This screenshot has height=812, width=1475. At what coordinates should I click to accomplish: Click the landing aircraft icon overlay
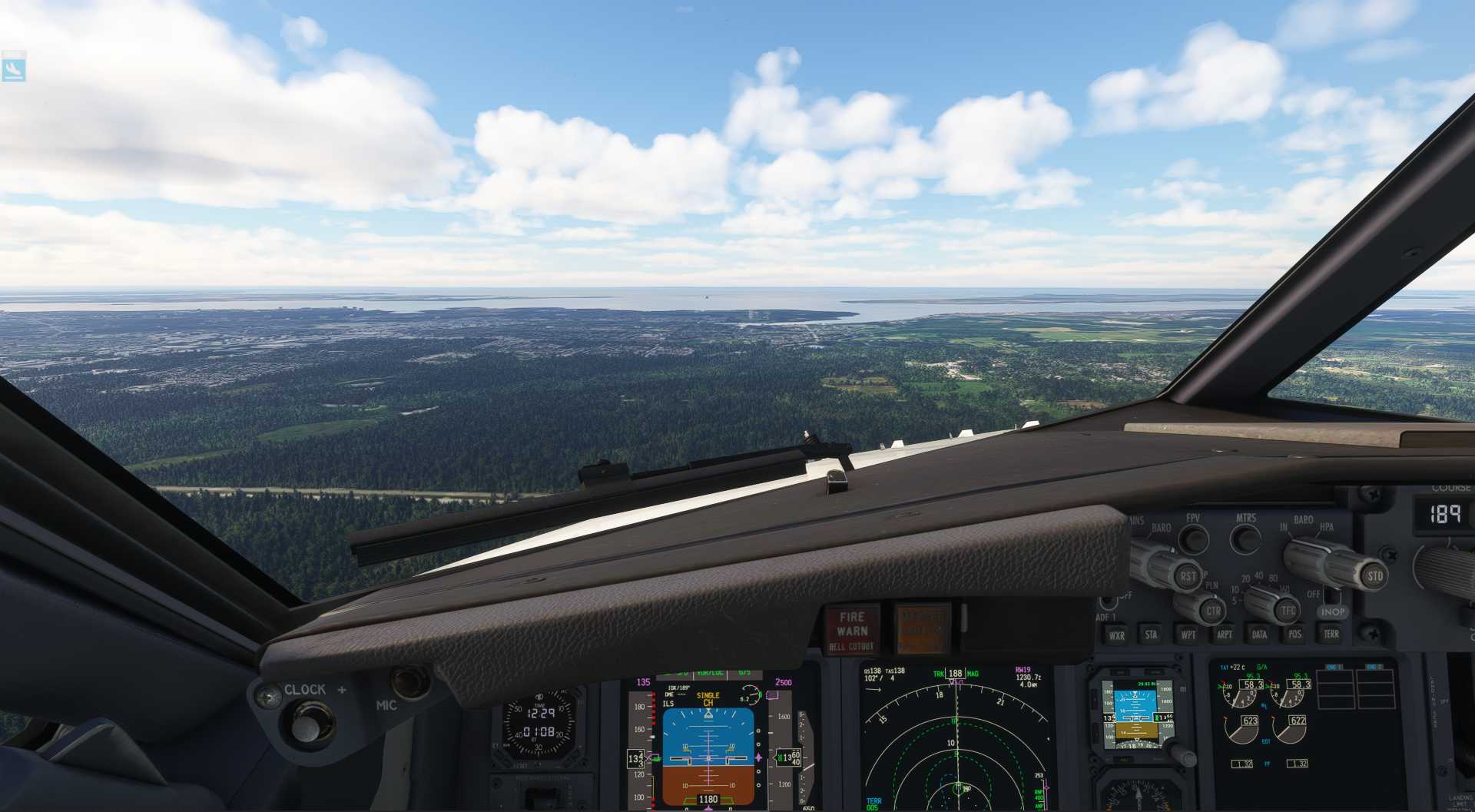[x=14, y=68]
